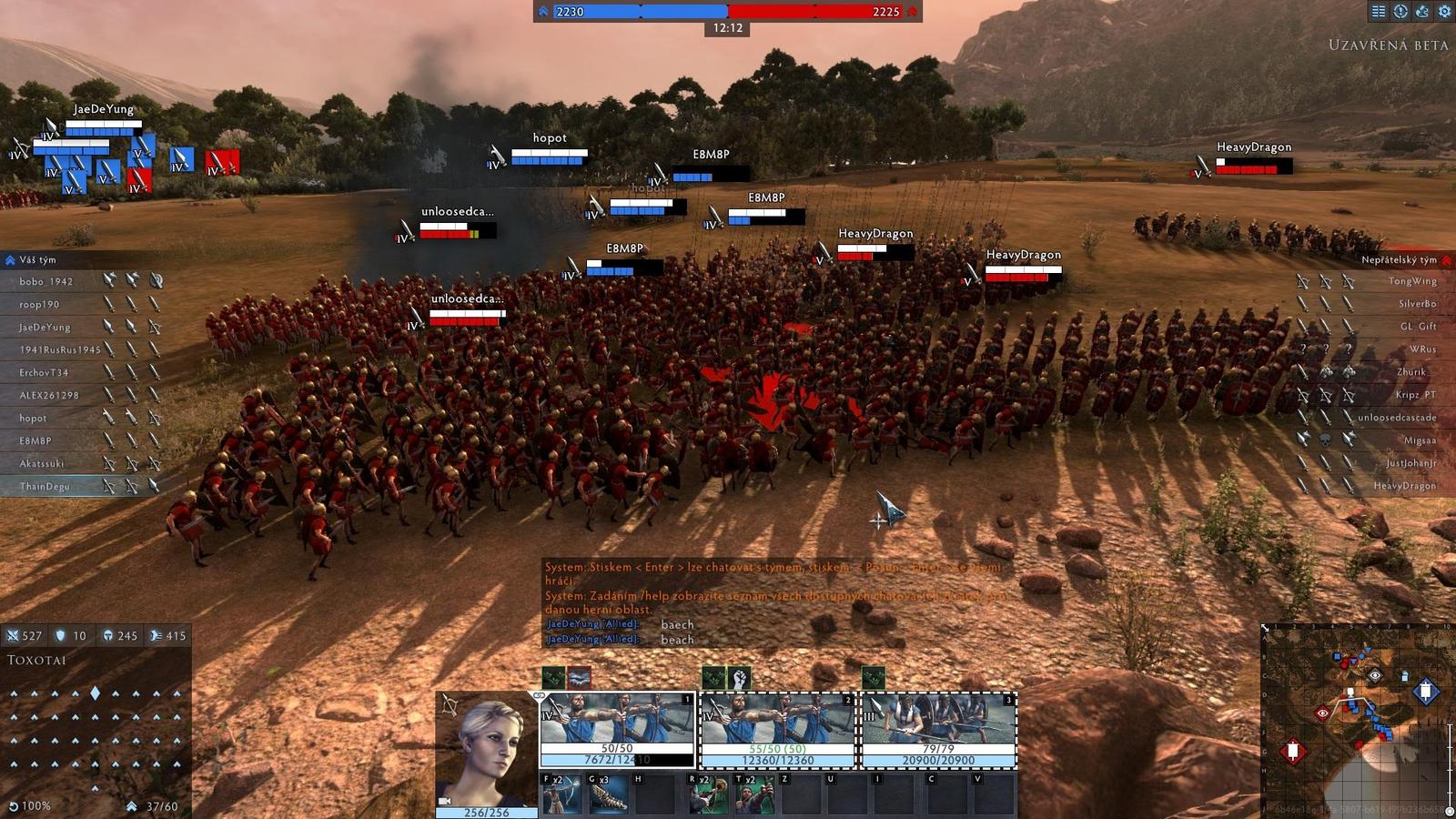This screenshot has width=1456, height=819.
Task: Click the menu list icon in the top-right corner
Action: pos(1380,12)
